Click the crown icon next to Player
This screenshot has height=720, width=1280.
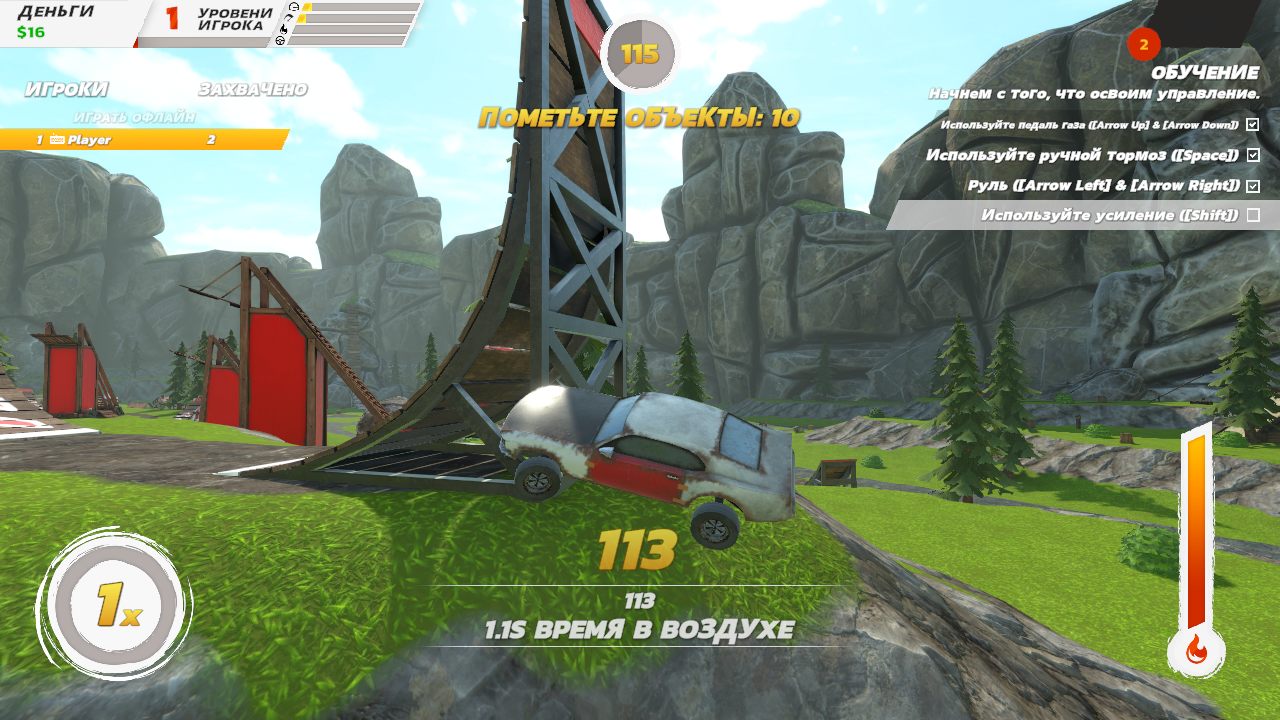click(x=57, y=138)
